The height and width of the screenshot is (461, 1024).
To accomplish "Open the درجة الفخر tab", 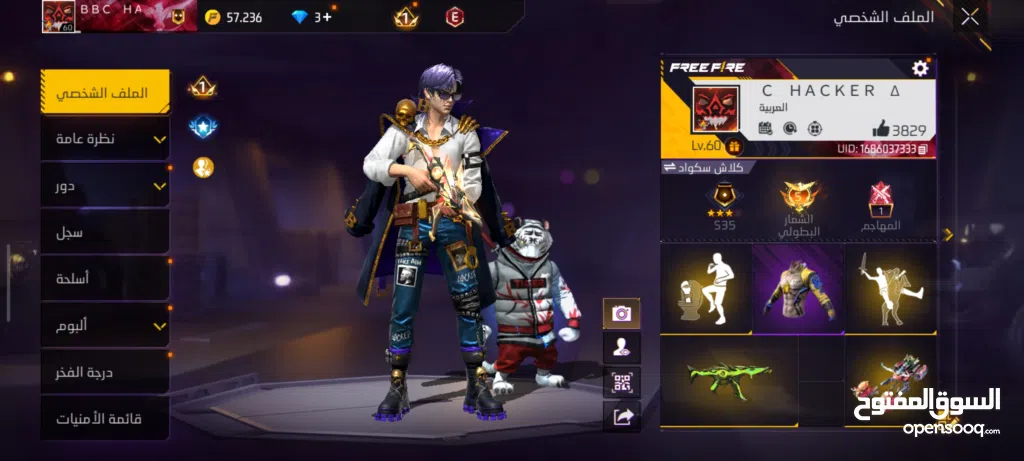I will click(x=105, y=372).
